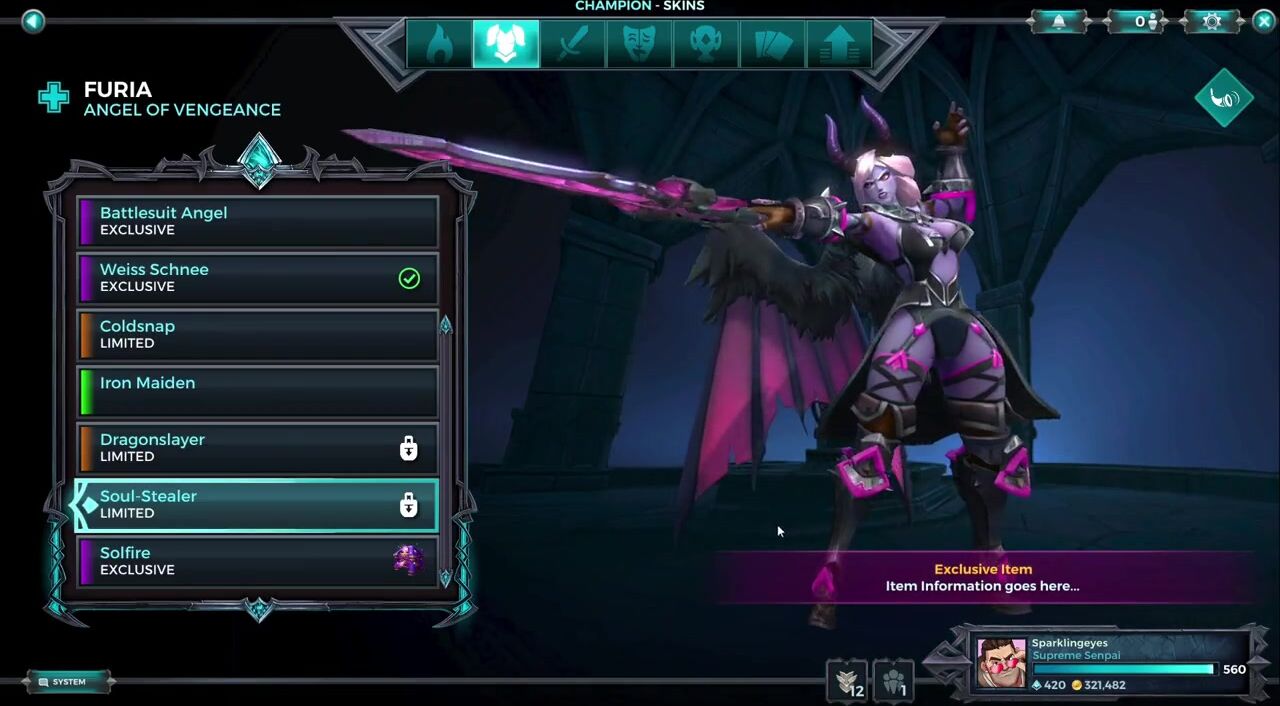This screenshot has width=1280, height=706.
Task: Select the Soul-Stealer skin row
Action: pyautogui.click(x=257, y=504)
